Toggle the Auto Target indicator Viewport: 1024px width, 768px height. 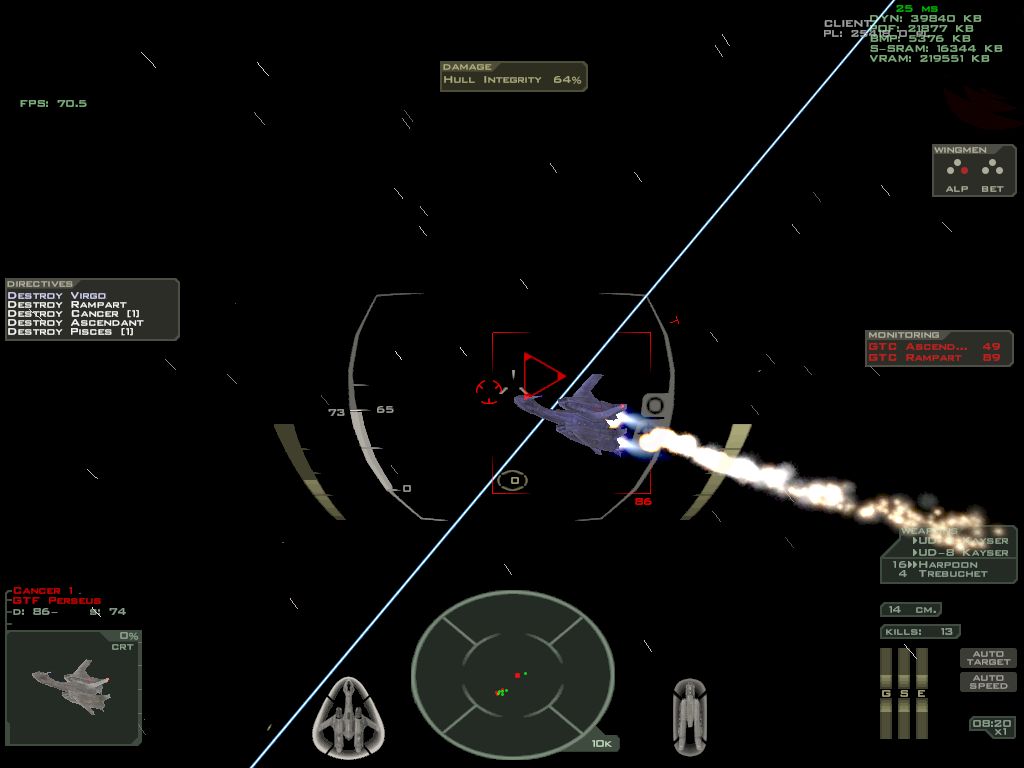(988, 658)
